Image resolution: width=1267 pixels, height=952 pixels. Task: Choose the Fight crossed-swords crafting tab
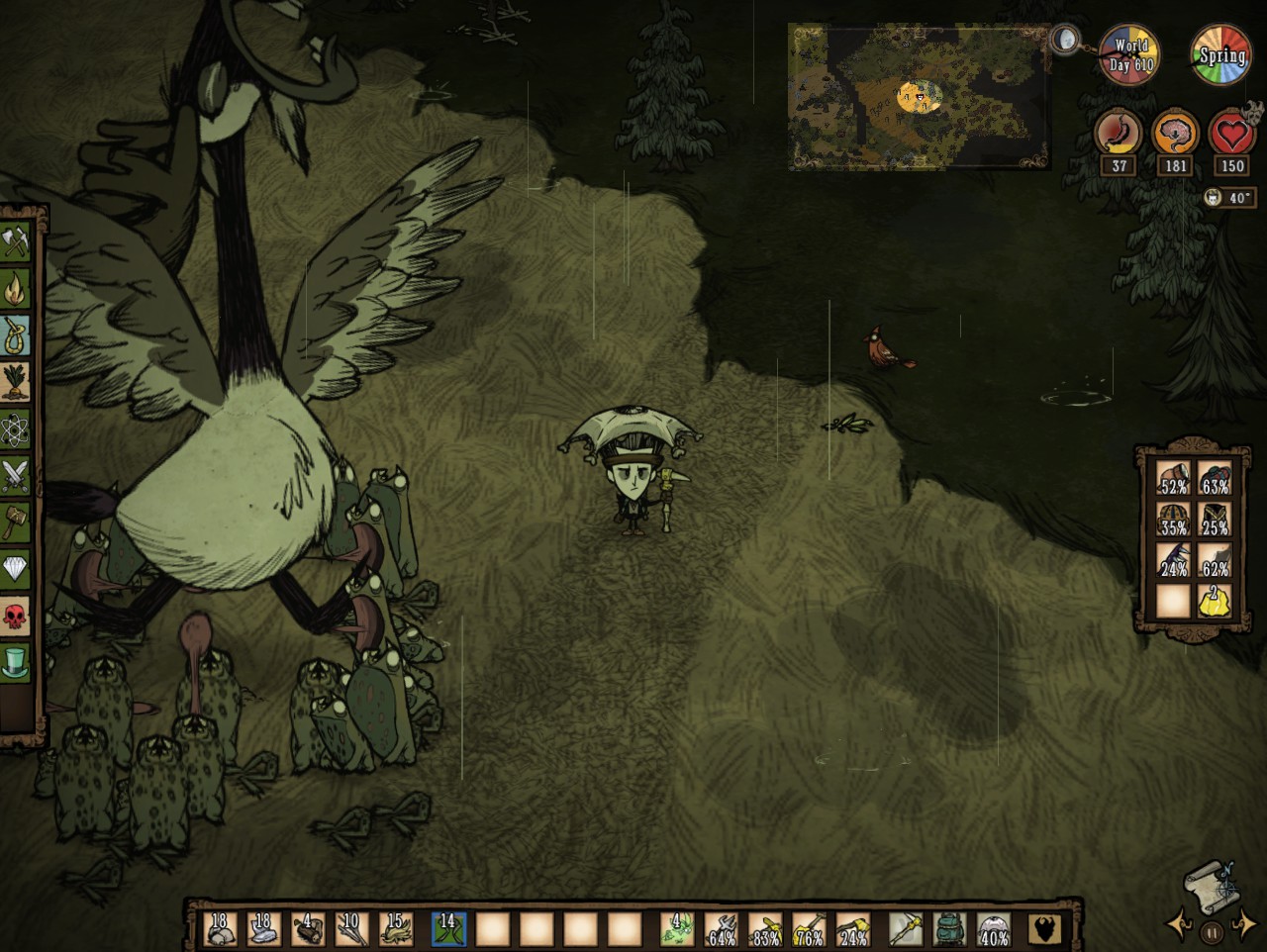click(15, 476)
